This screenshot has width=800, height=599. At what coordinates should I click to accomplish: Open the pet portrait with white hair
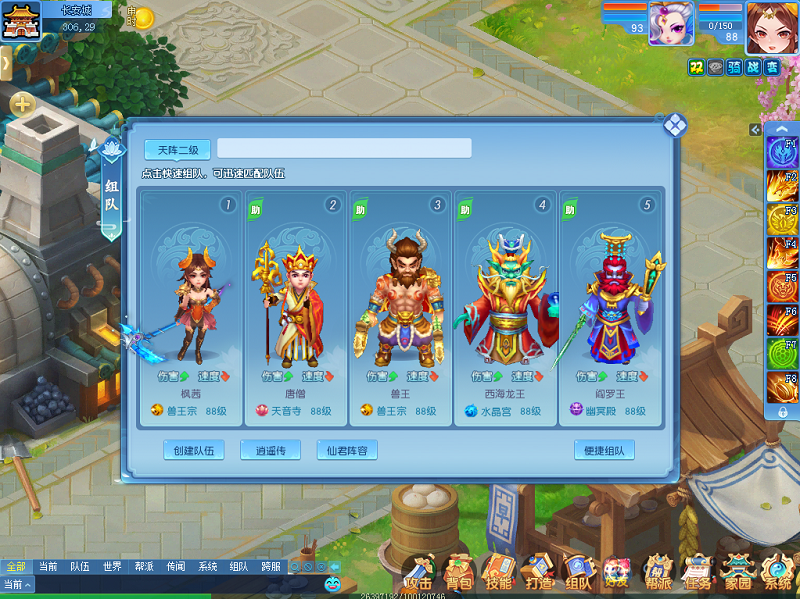671,22
